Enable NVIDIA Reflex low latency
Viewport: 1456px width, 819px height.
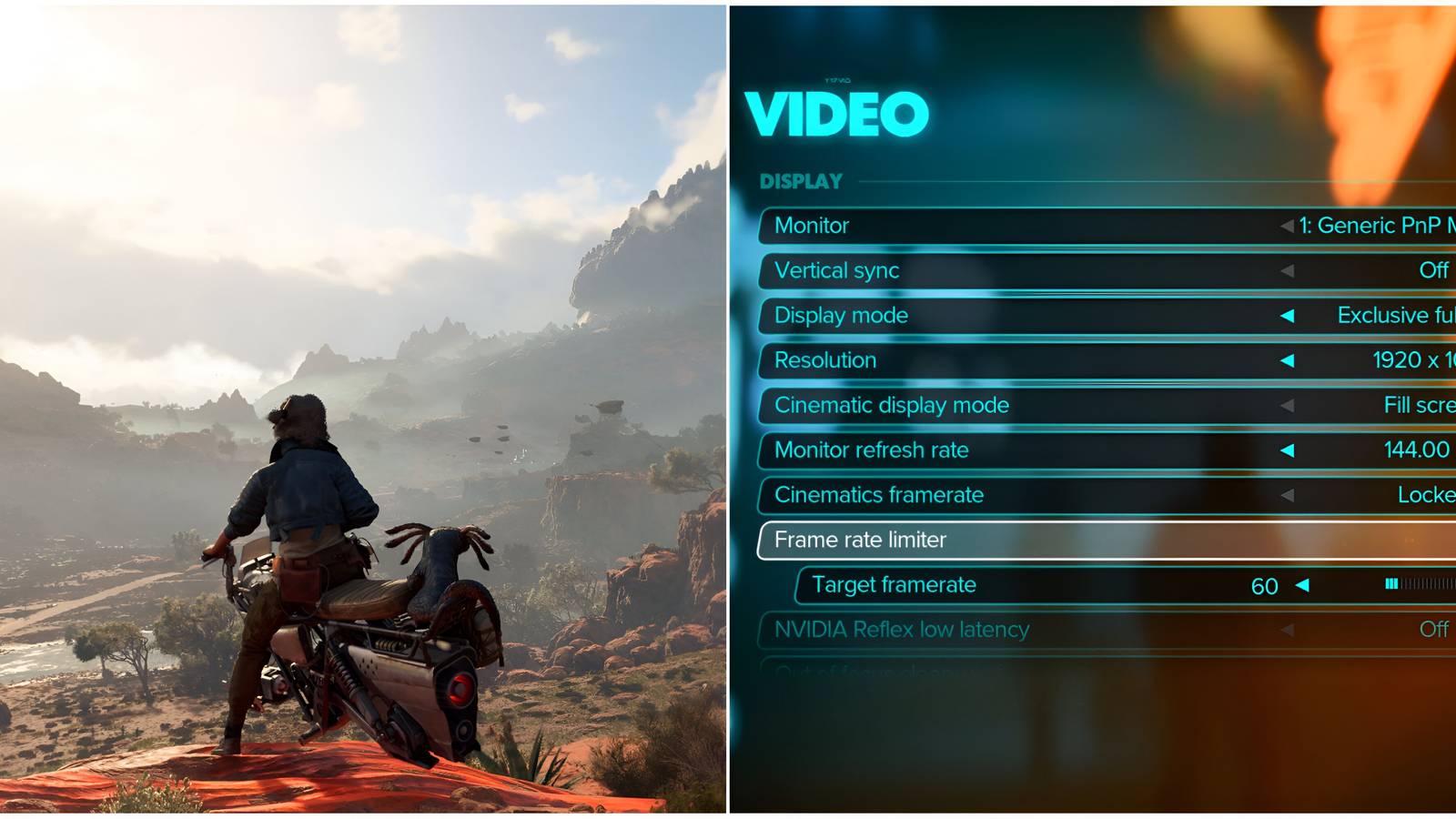1436,630
